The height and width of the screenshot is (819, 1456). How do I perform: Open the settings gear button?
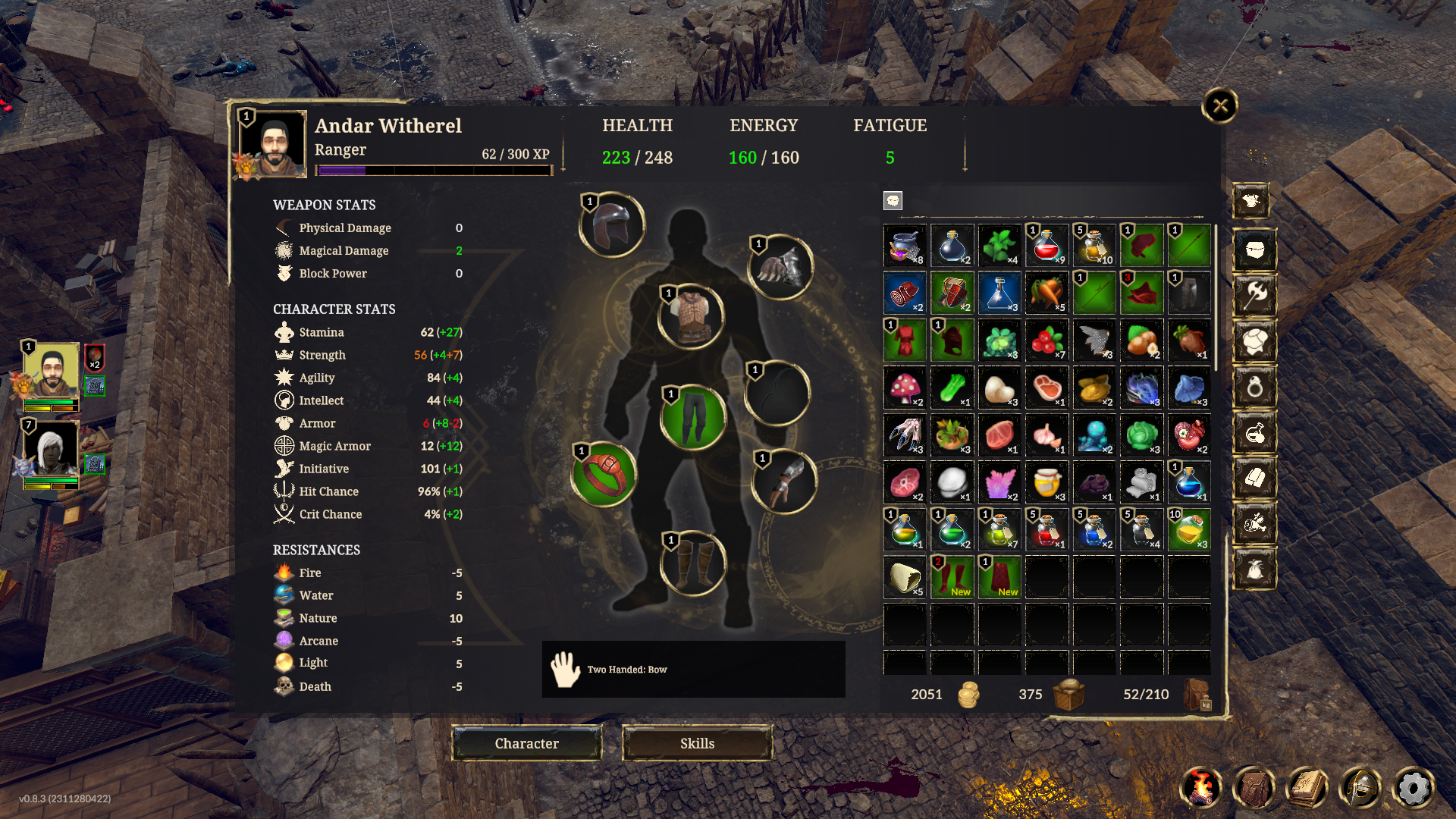[1413, 789]
